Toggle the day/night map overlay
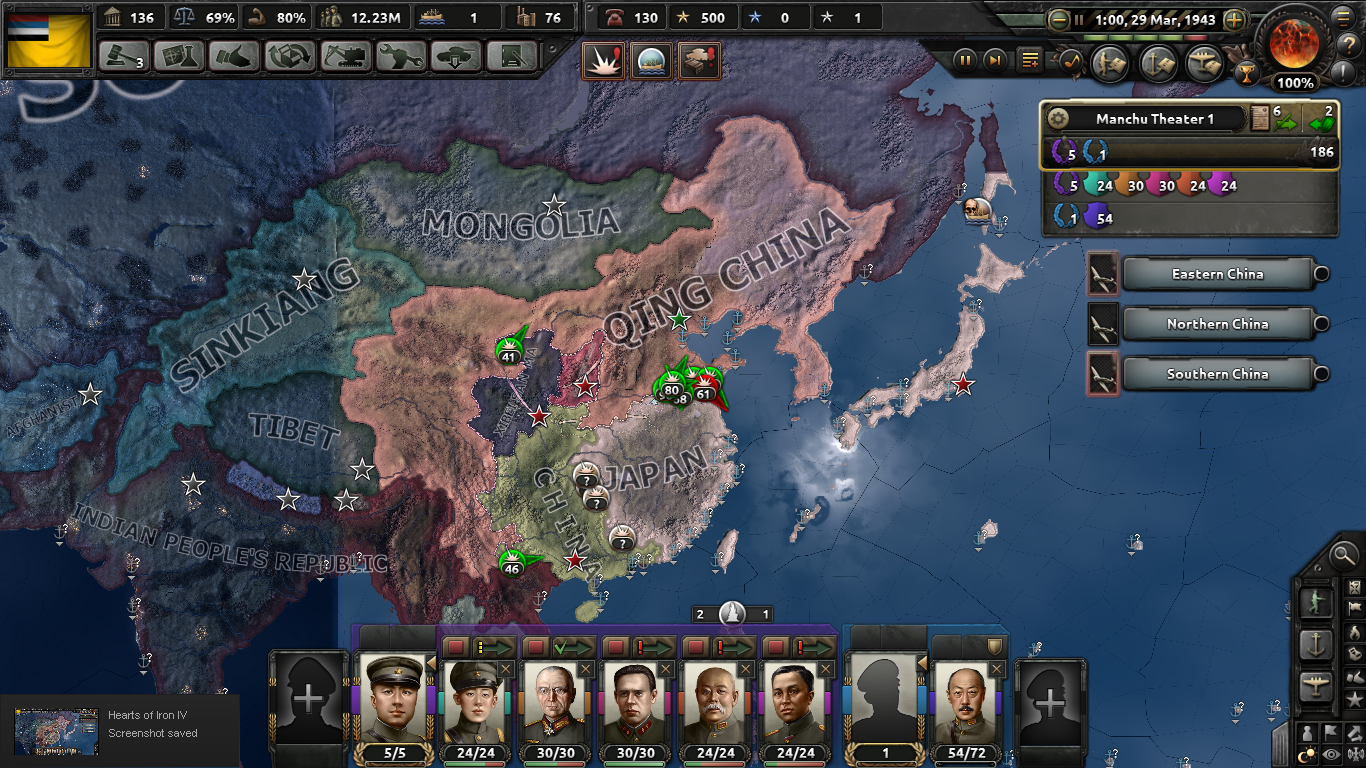The image size is (1366, 768). click(1308, 754)
